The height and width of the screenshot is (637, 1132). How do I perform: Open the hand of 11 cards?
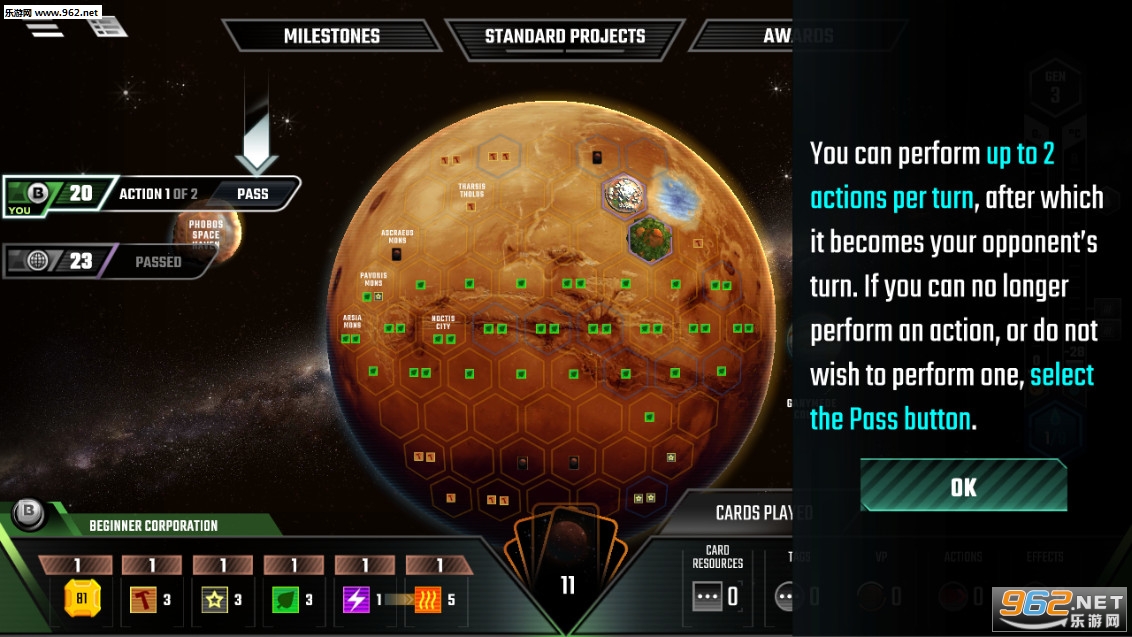tap(567, 580)
